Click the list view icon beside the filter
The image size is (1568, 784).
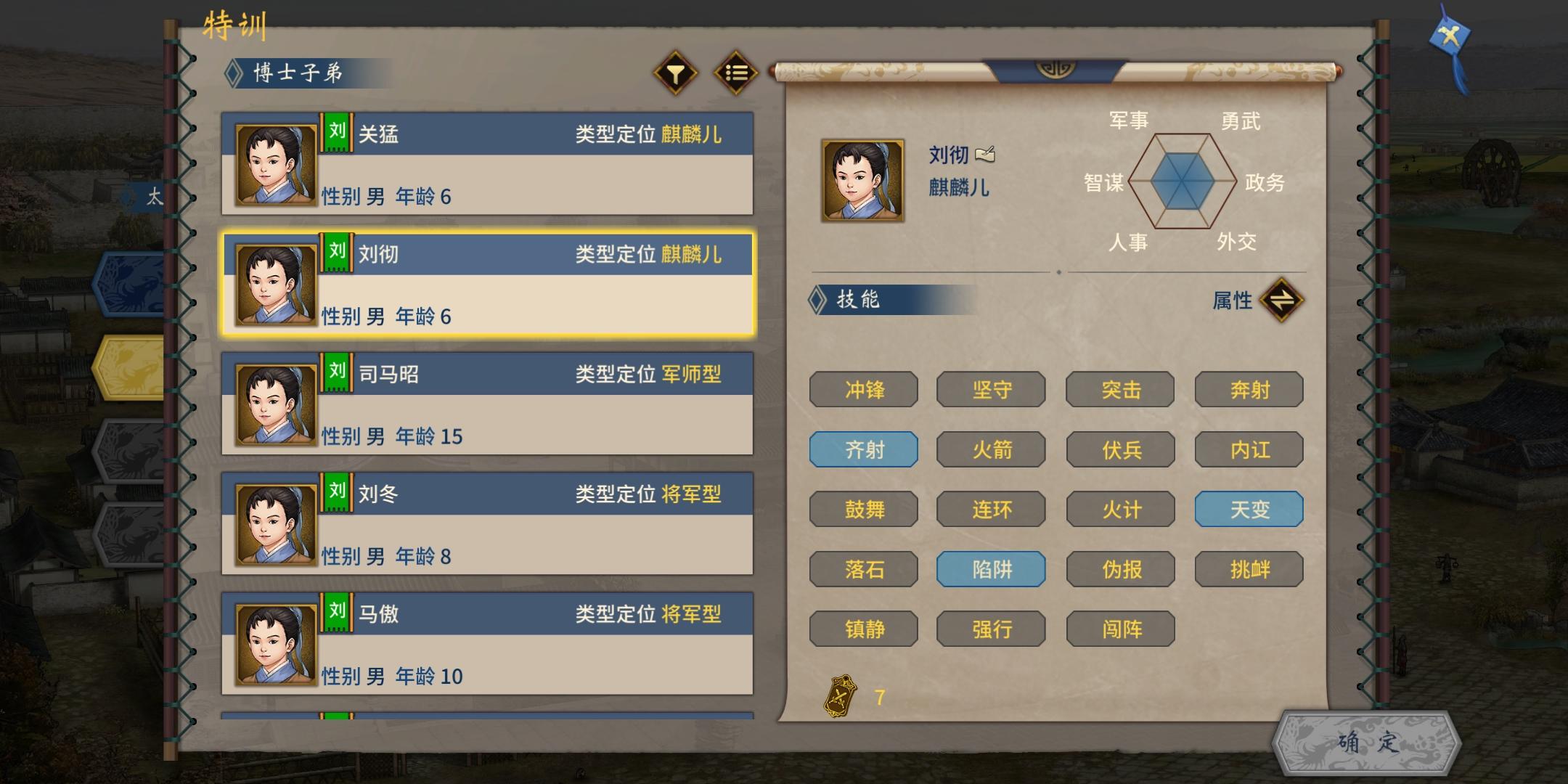[x=736, y=73]
